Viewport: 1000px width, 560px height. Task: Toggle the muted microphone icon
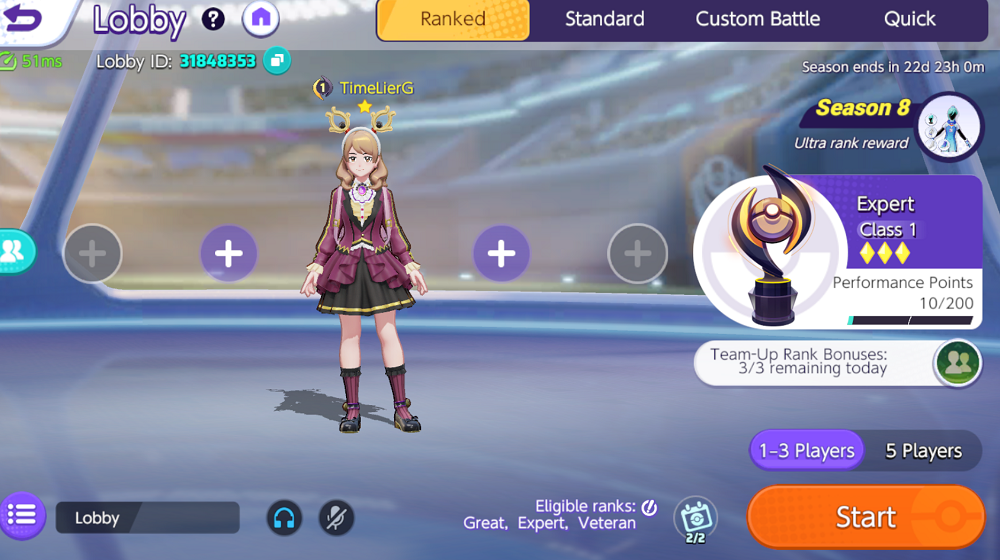336,518
